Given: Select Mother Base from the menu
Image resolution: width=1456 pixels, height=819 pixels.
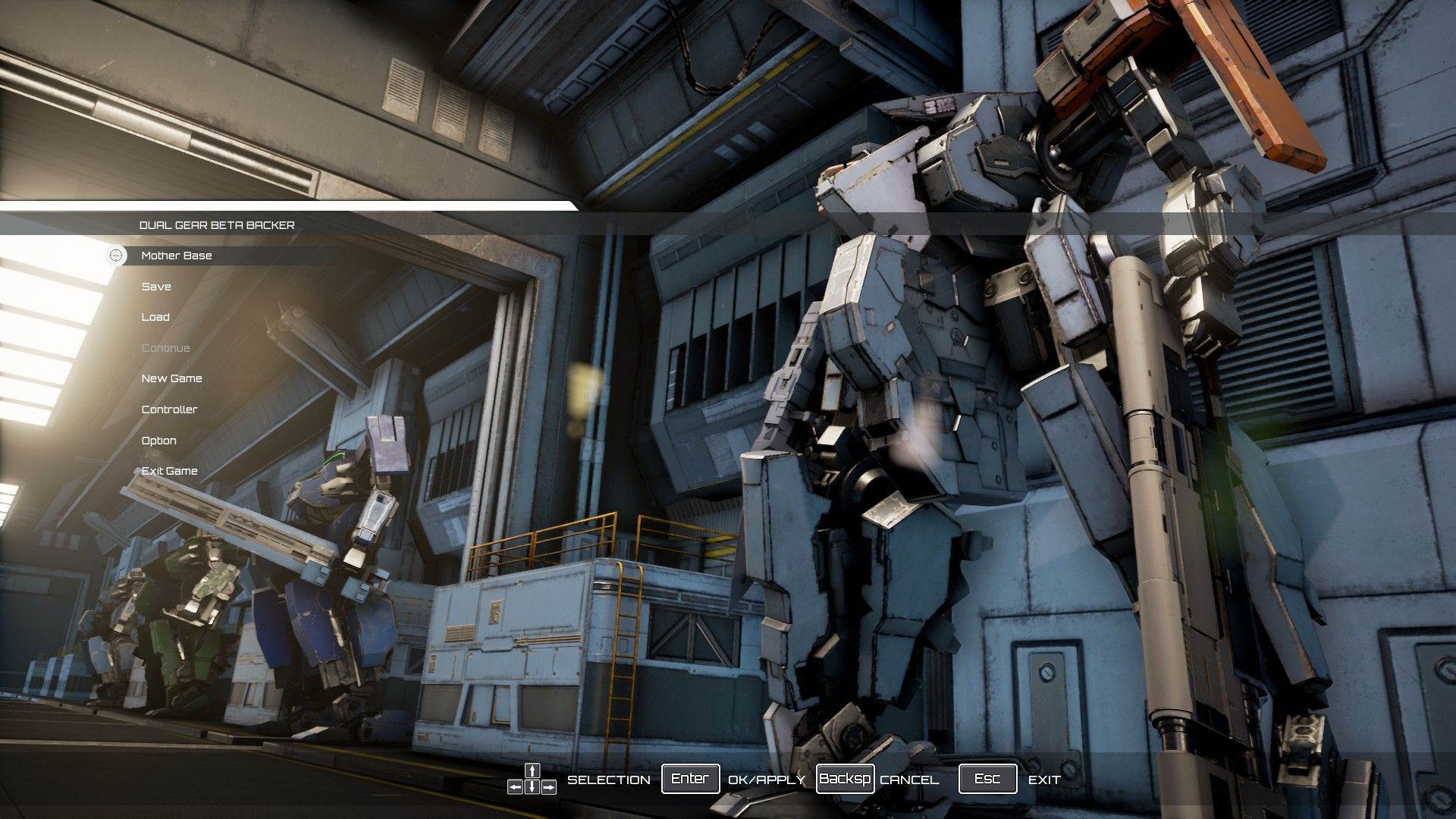Looking at the screenshot, I should coord(176,256).
